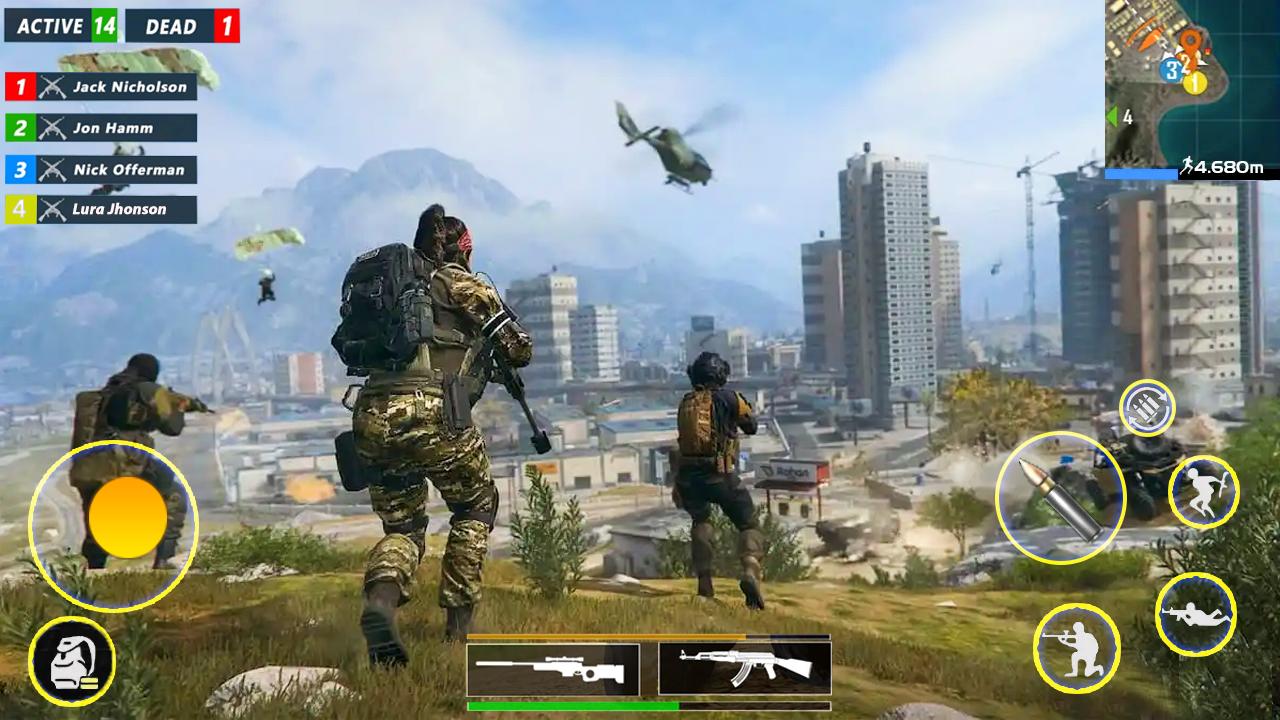Select Jack Nicholson from the kill feed

click(x=100, y=87)
